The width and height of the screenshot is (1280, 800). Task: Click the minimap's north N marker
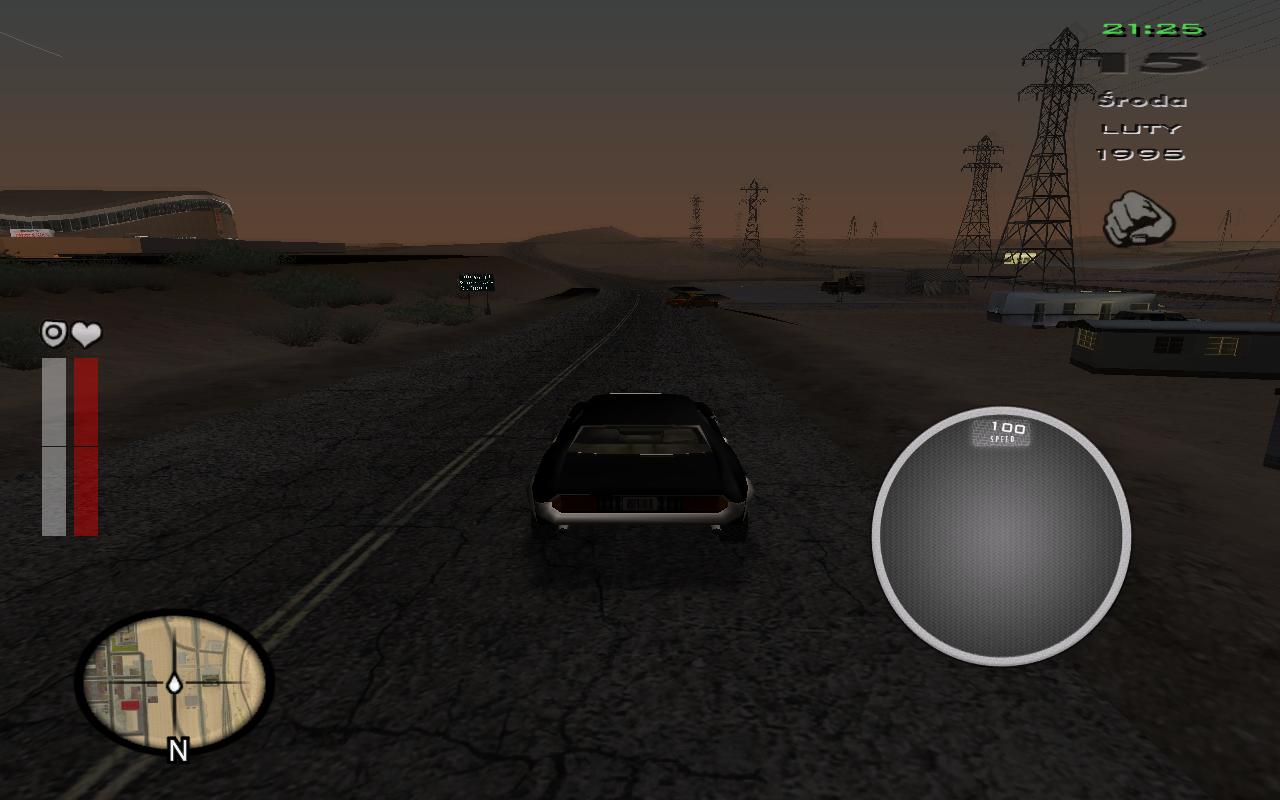pyautogui.click(x=178, y=751)
